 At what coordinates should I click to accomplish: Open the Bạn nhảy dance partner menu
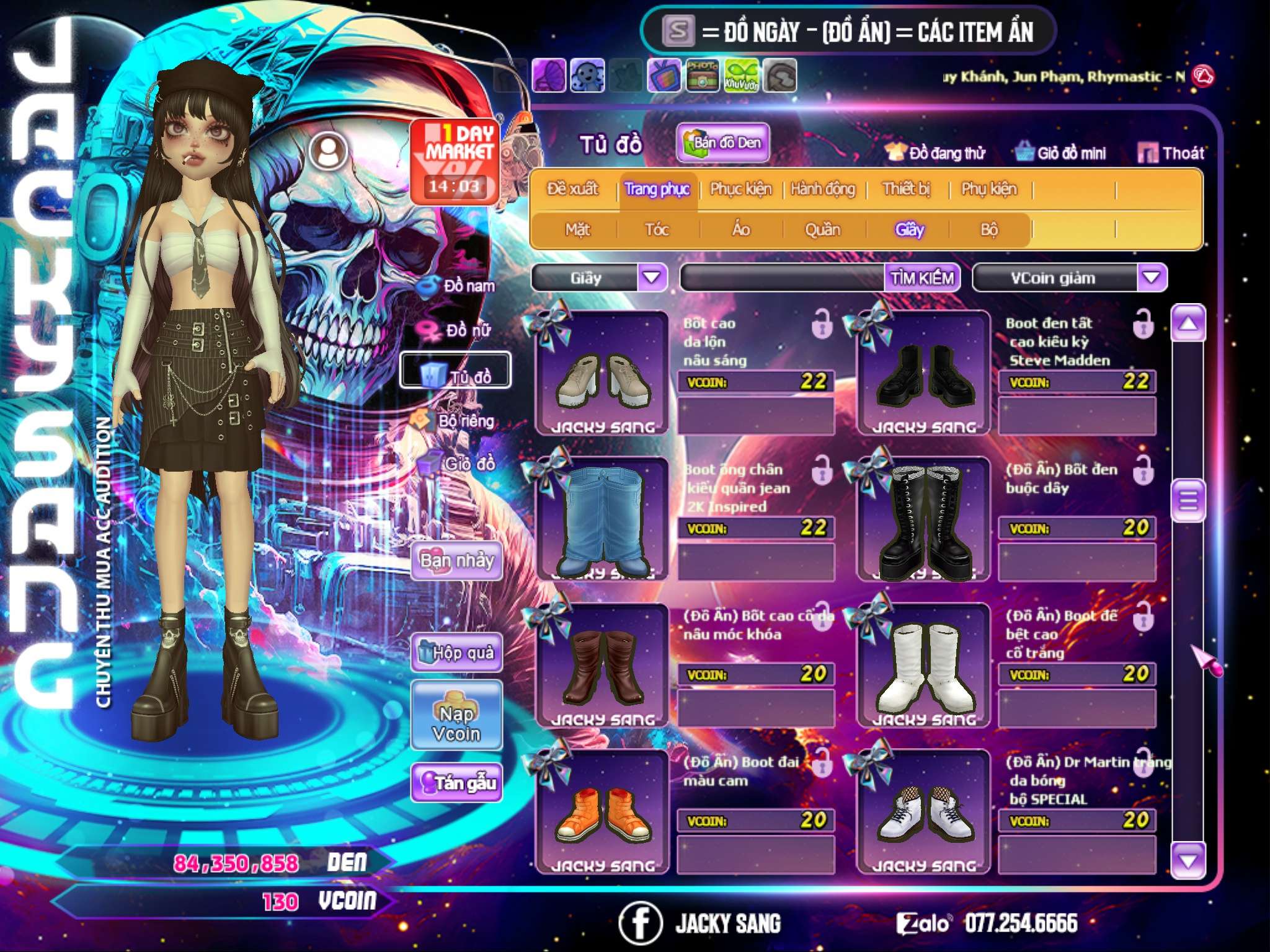pos(457,561)
